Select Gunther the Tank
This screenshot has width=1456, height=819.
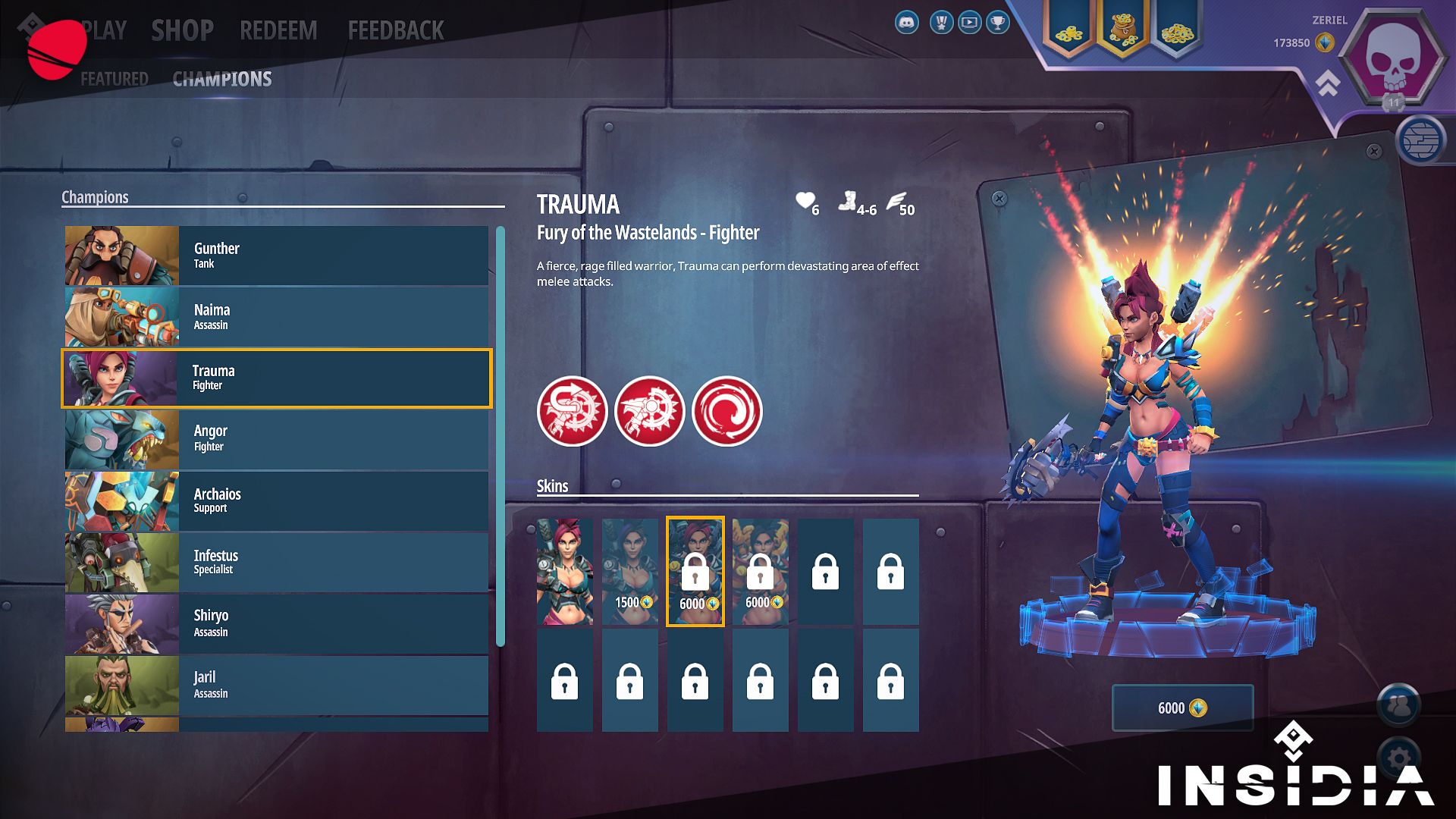click(277, 256)
